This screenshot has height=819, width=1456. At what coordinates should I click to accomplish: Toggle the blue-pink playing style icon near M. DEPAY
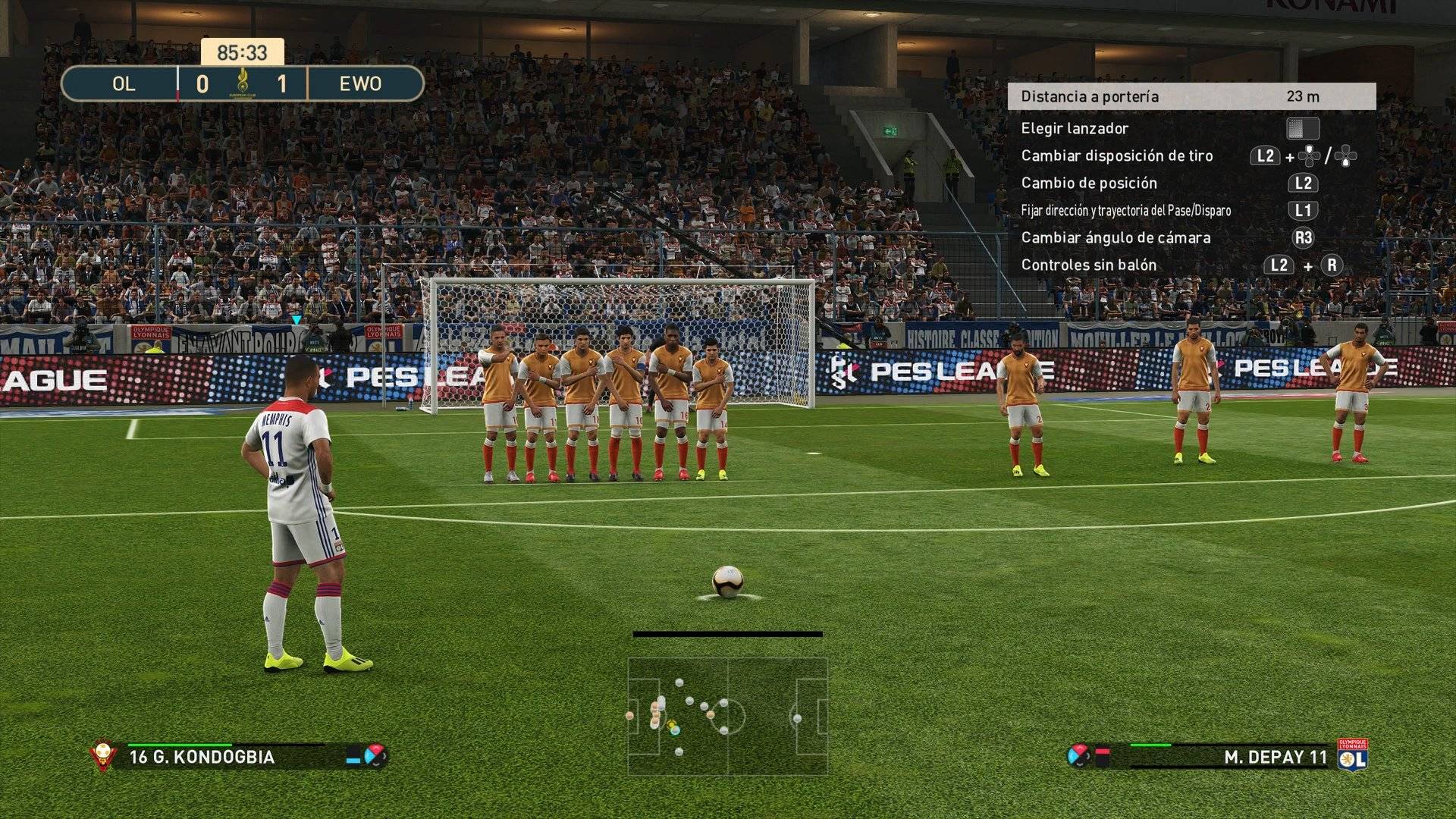tap(1078, 755)
